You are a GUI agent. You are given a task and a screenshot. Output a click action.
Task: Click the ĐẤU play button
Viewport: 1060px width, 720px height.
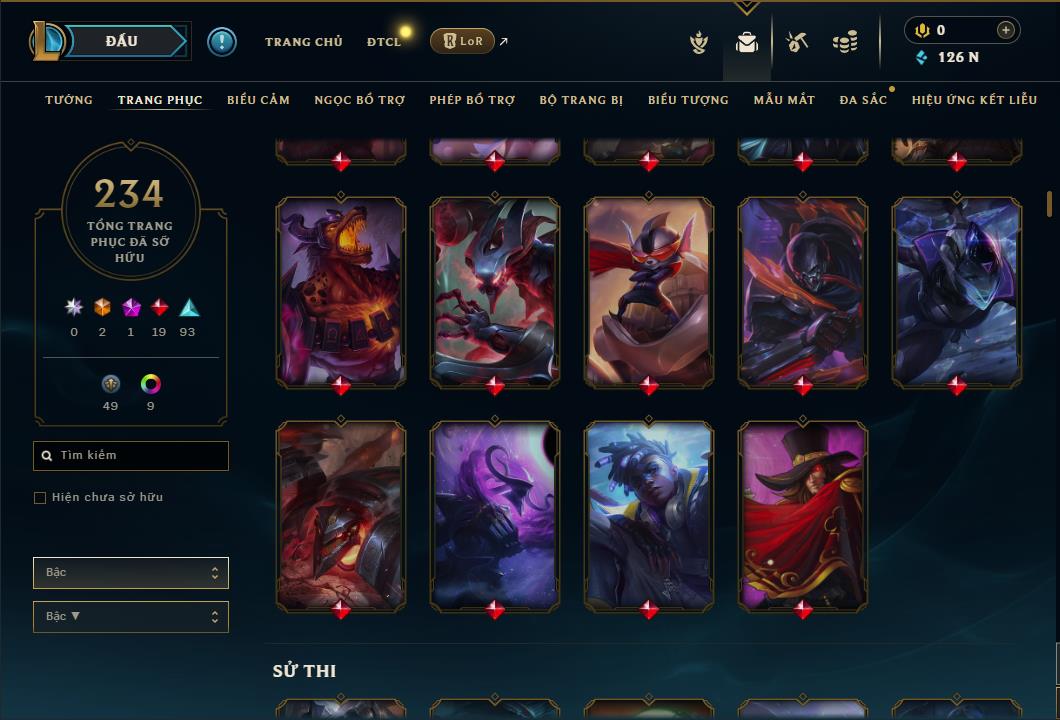coord(122,41)
